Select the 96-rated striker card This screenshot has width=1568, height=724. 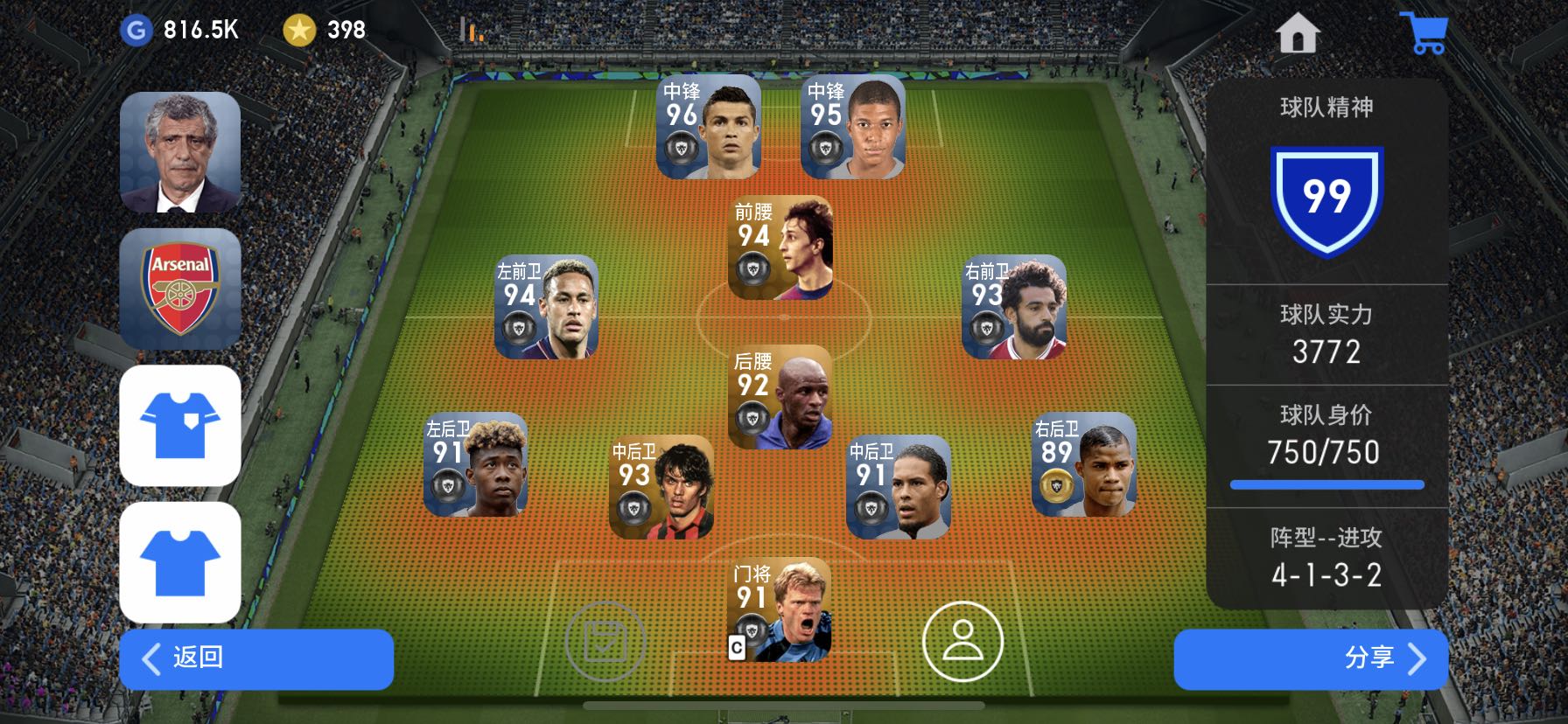tap(708, 127)
